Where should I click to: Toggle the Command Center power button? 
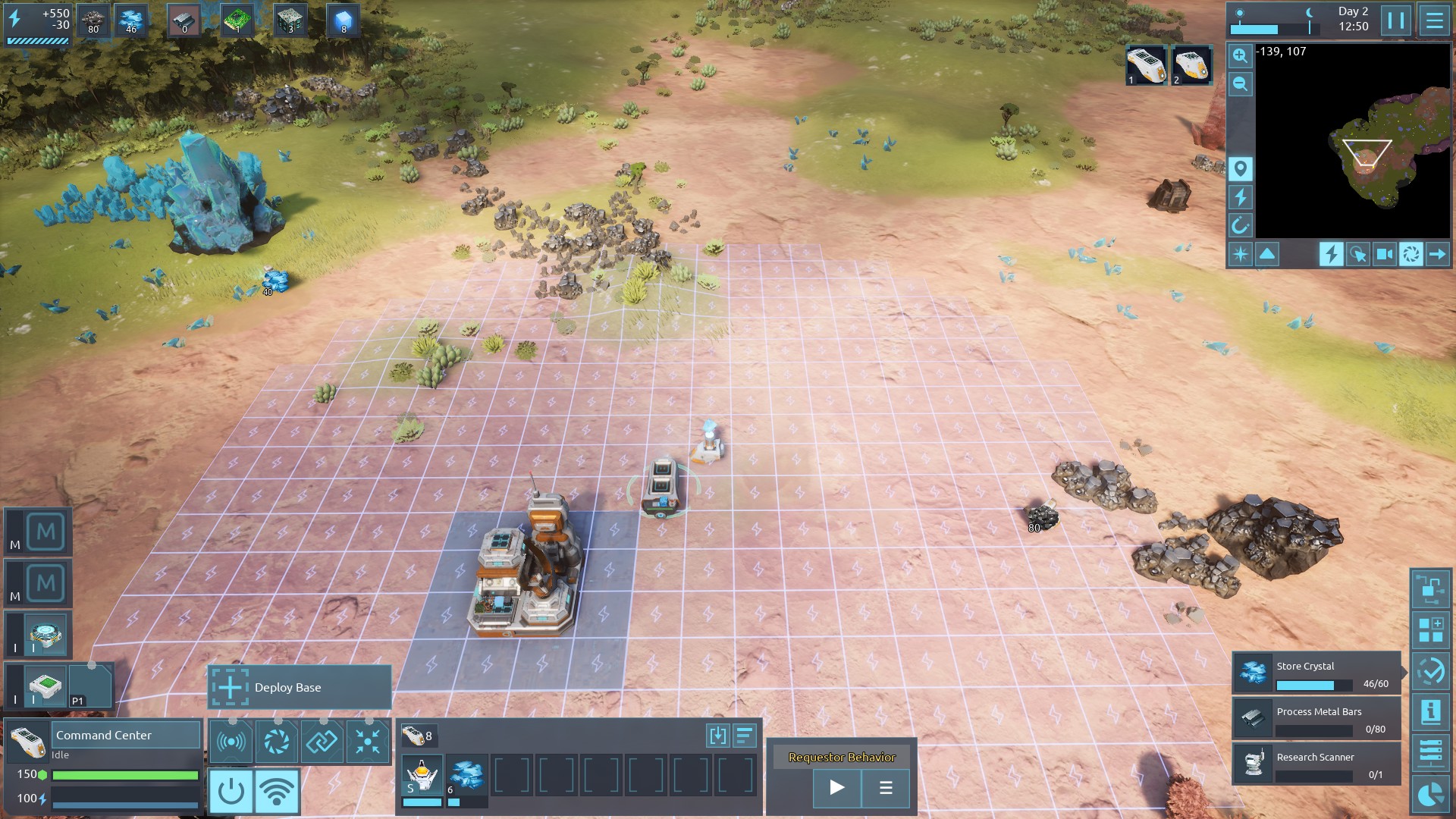(x=231, y=791)
